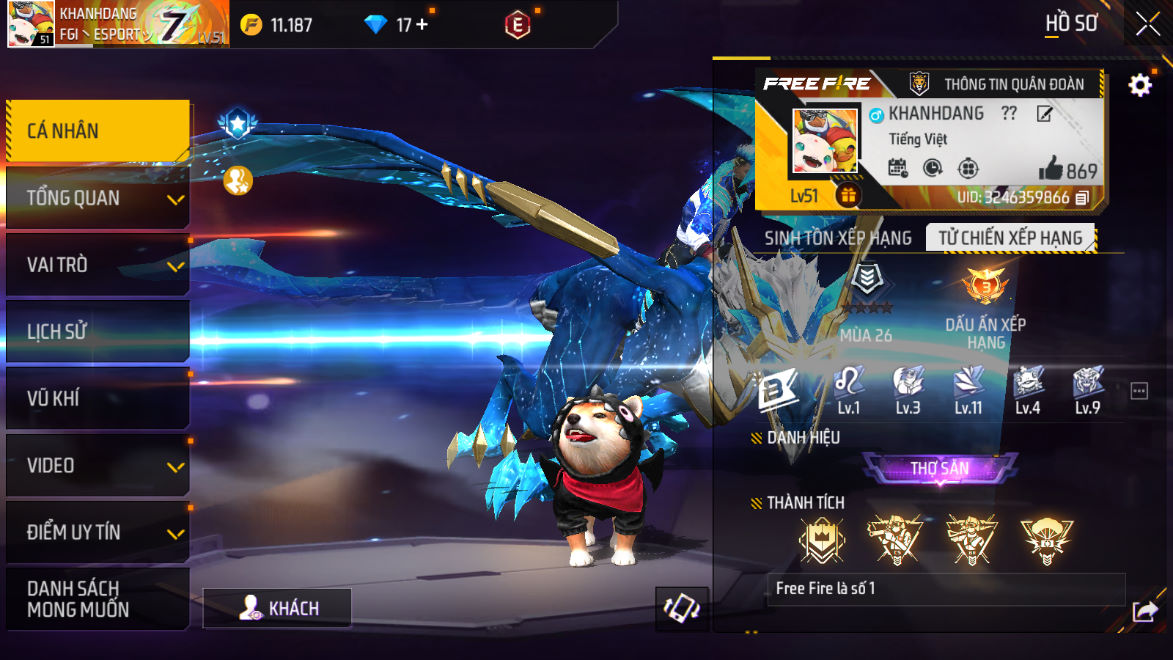Open profile settings gear icon
Screen dimensions: 1173x660
point(1140,85)
